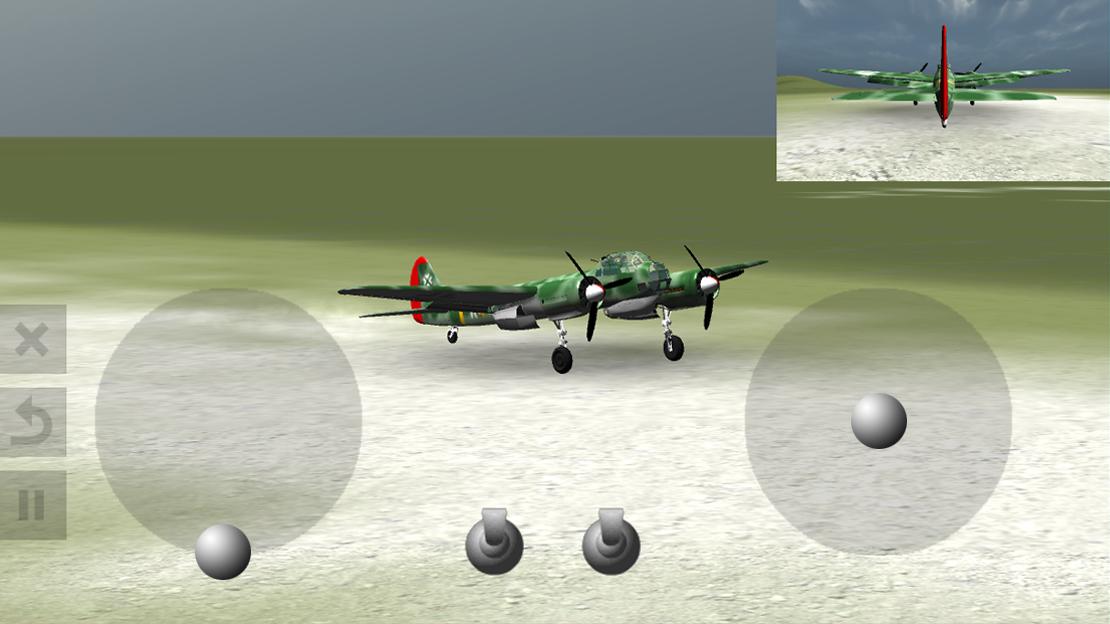This screenshot has height=624, width=1110.
Task: Close the flight with the X button
Action: 32,339
